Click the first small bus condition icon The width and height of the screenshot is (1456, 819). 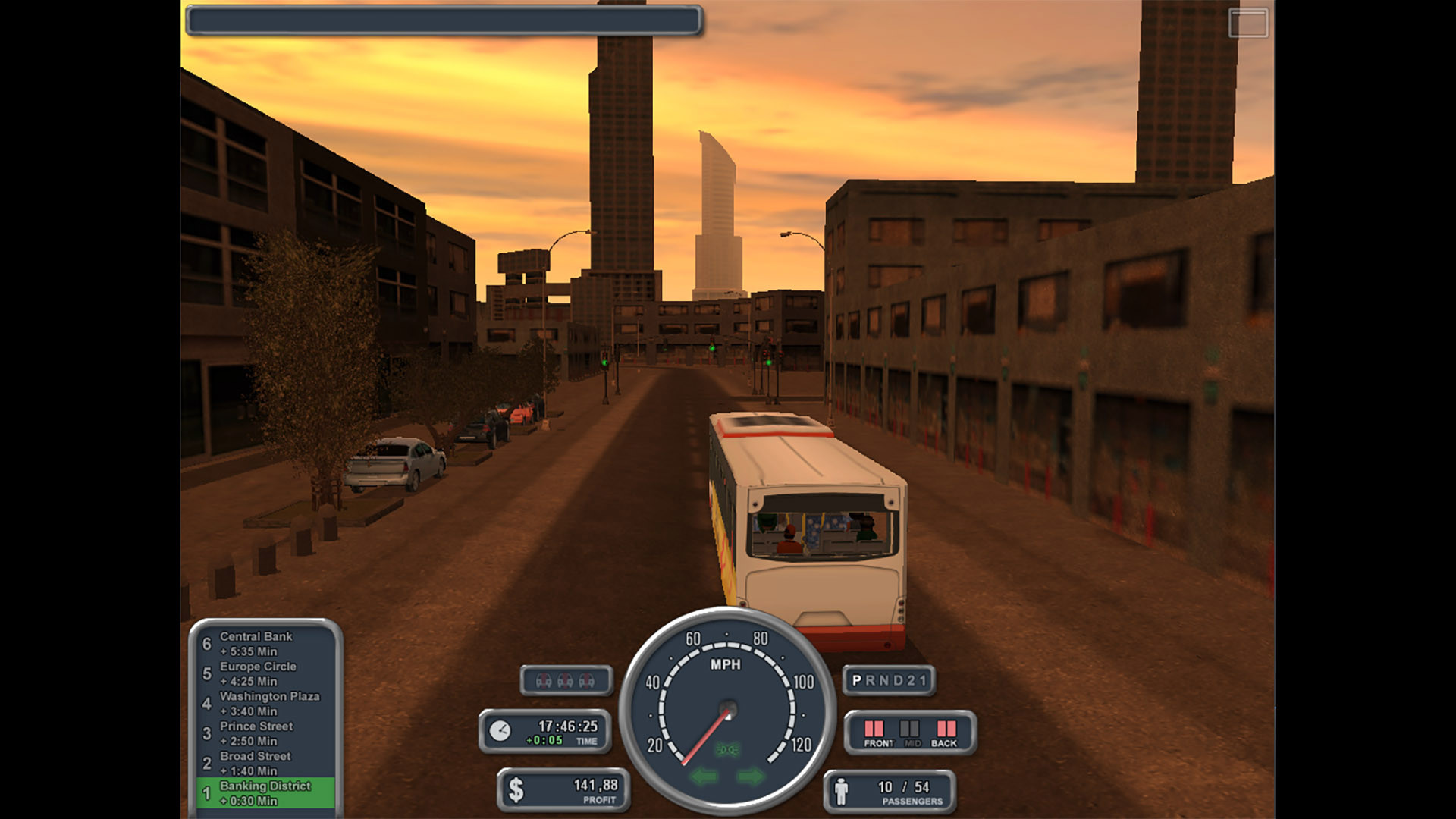coord(544,680)
